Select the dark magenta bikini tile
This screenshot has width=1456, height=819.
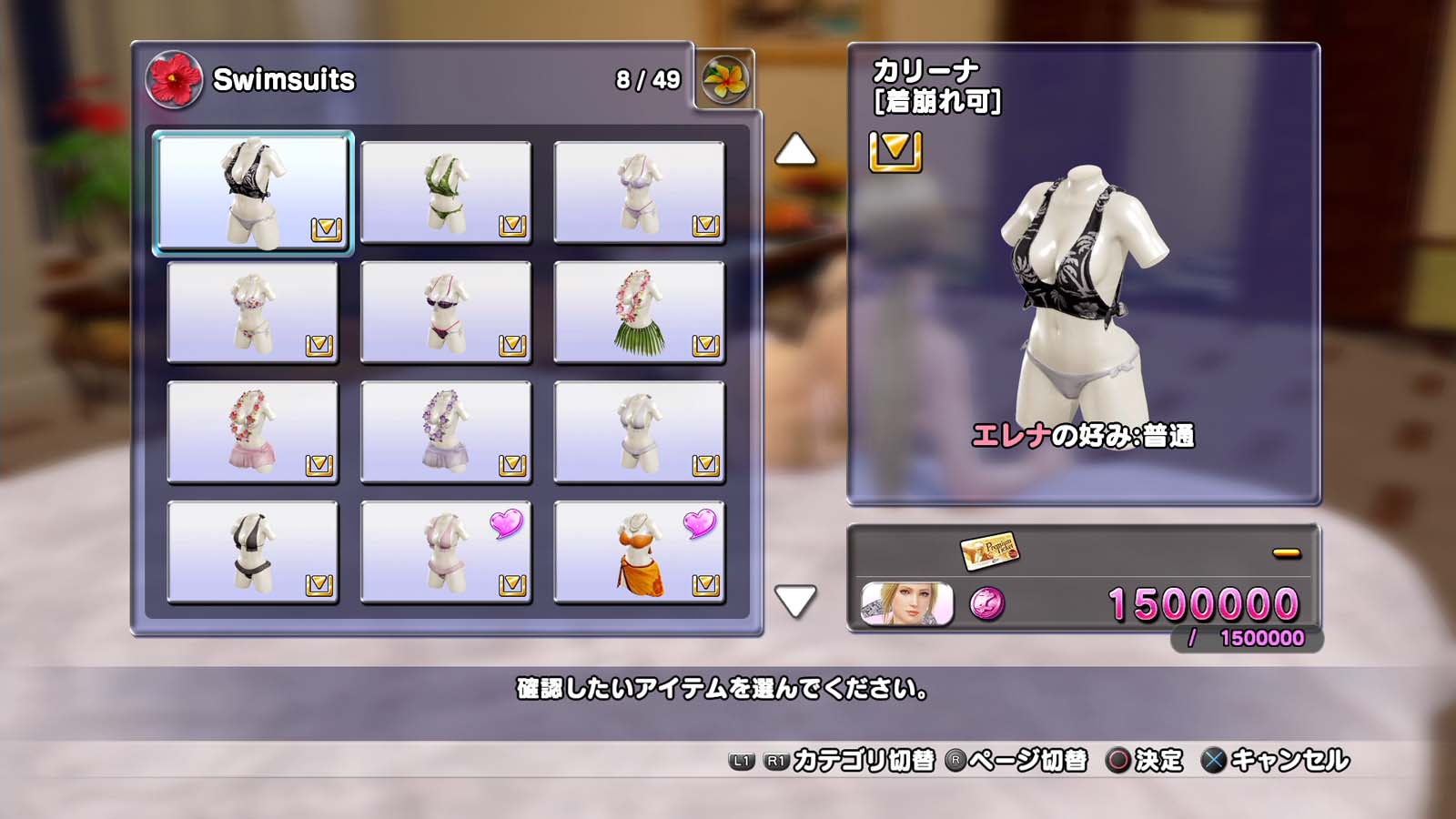click(x=446, y=312)
